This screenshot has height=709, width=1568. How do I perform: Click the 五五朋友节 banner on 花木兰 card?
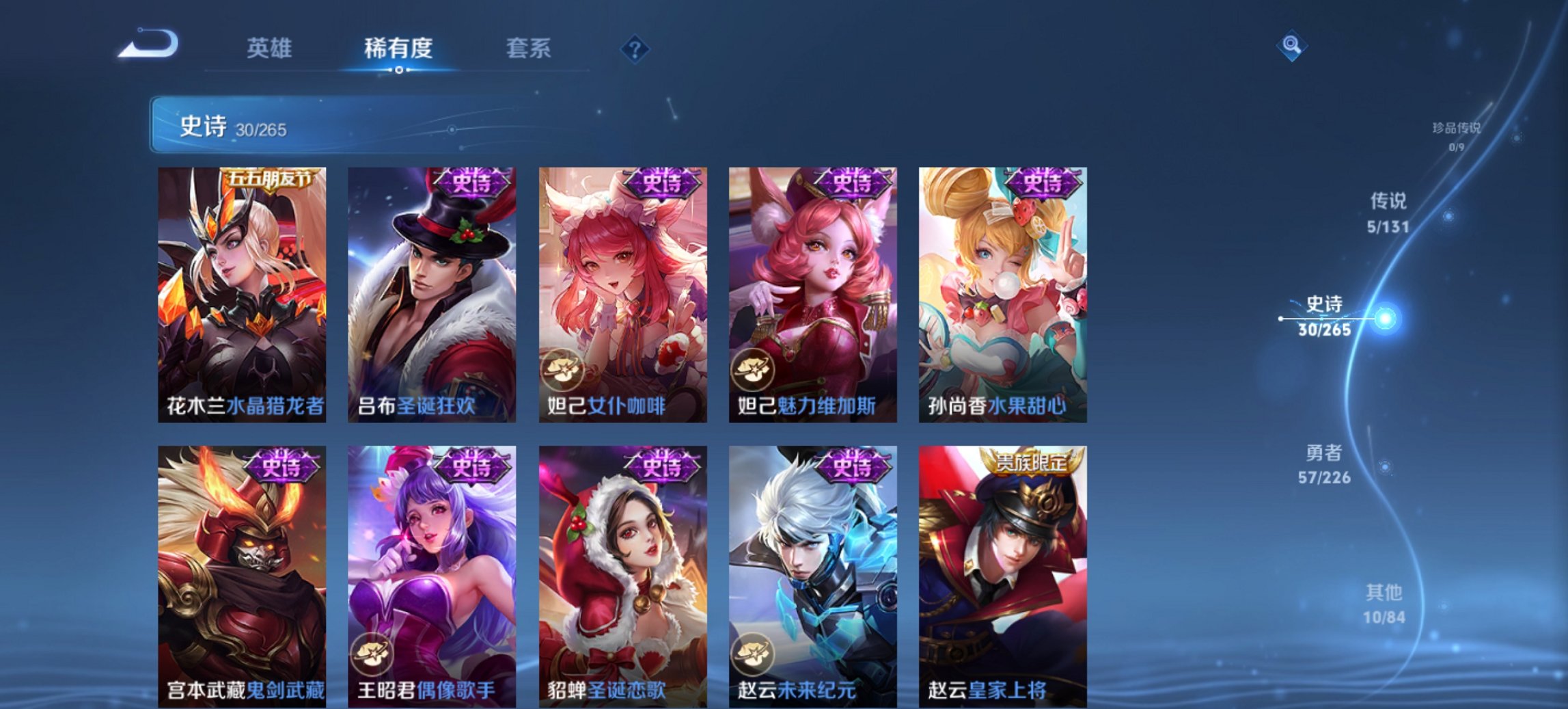(265, 178)
